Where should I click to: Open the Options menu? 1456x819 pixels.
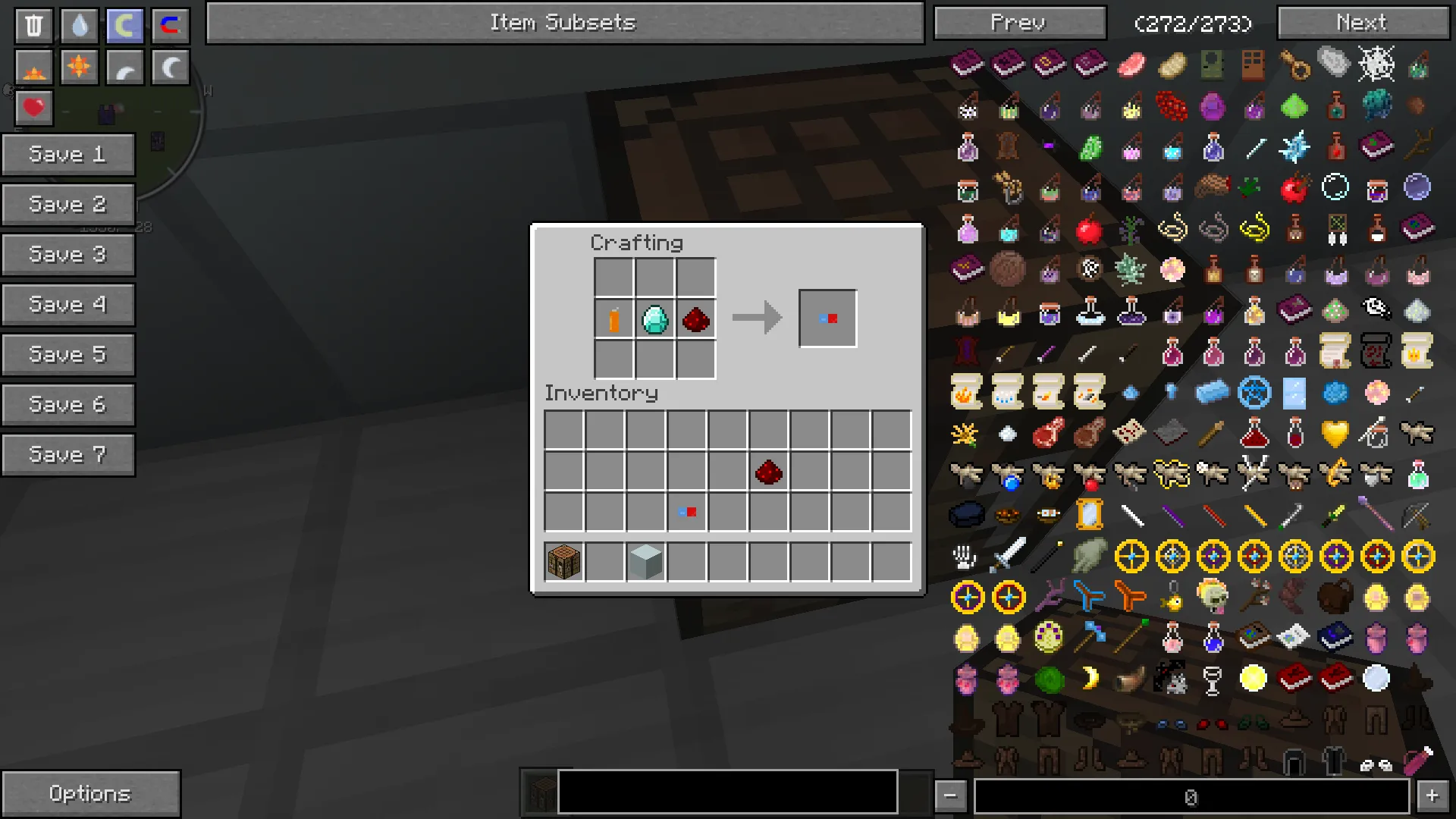pyautogui.click(x=91, y=793)
